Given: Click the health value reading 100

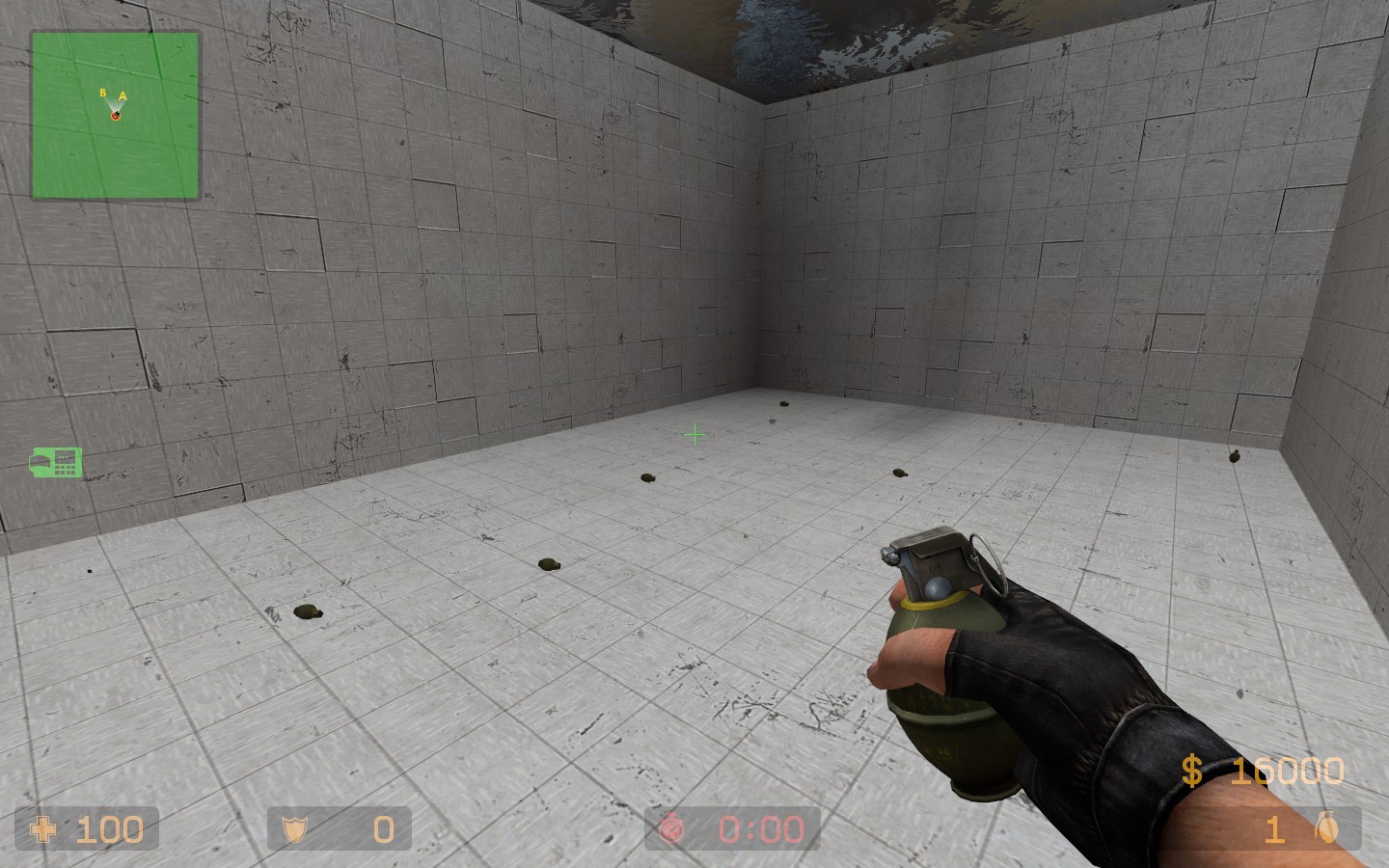Looking at the screenshot, I should pos(109,828).
